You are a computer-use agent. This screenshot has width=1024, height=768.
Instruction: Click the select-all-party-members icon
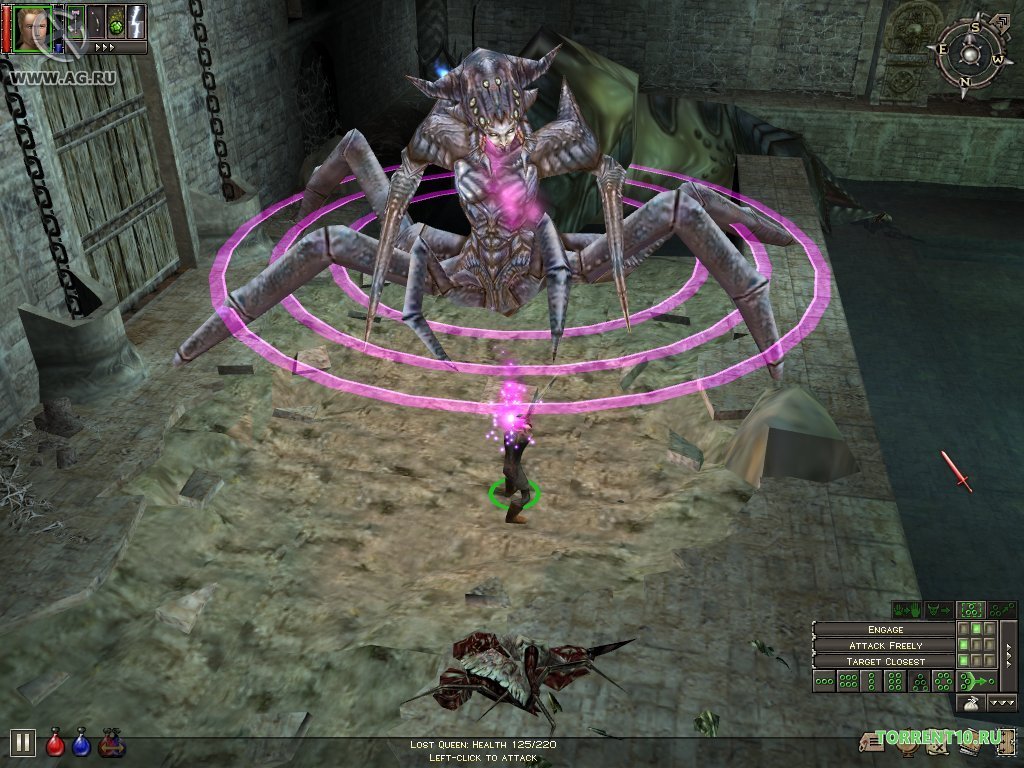(969, 610)
